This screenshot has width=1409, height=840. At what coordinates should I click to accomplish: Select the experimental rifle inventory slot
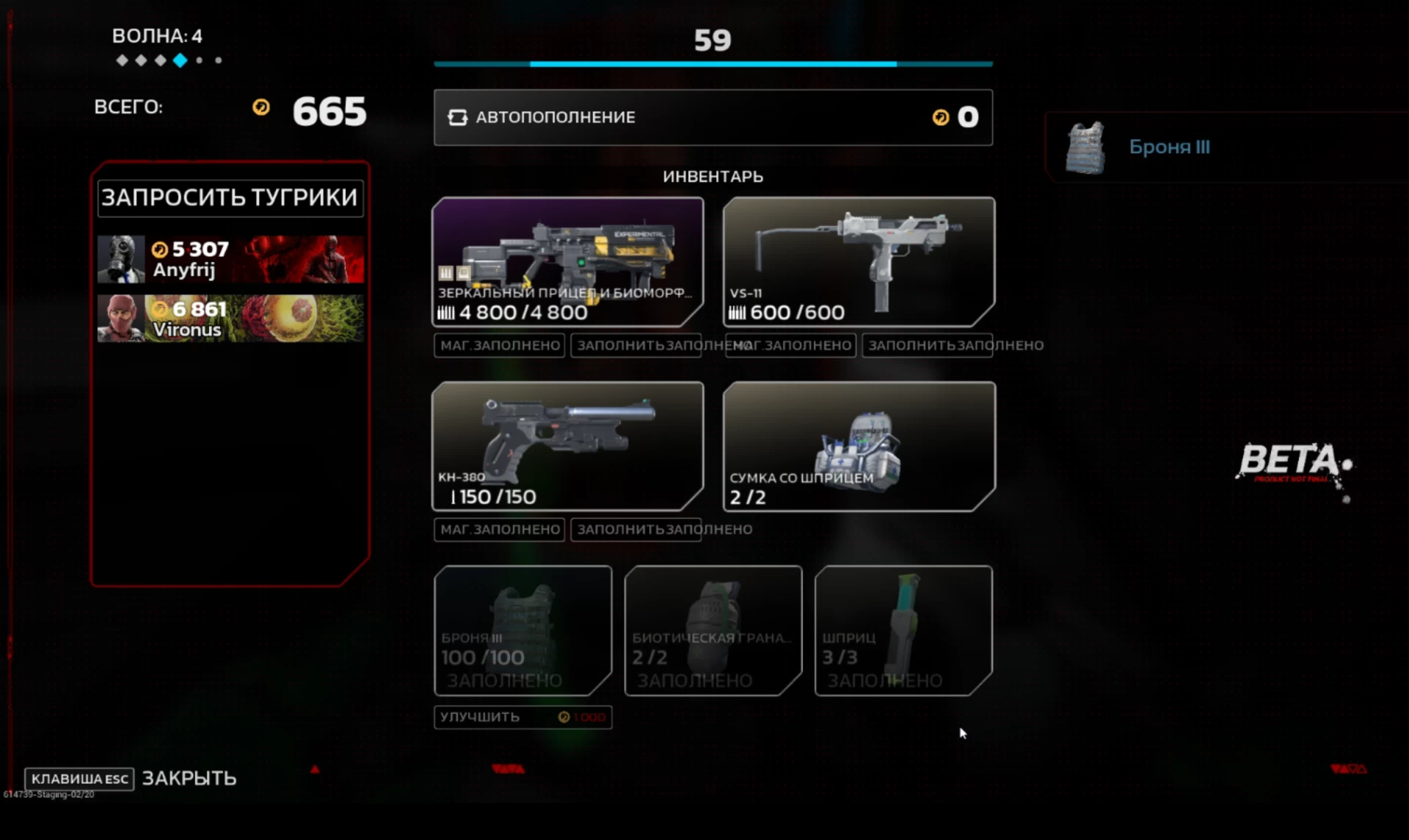[x=567, y=261]
